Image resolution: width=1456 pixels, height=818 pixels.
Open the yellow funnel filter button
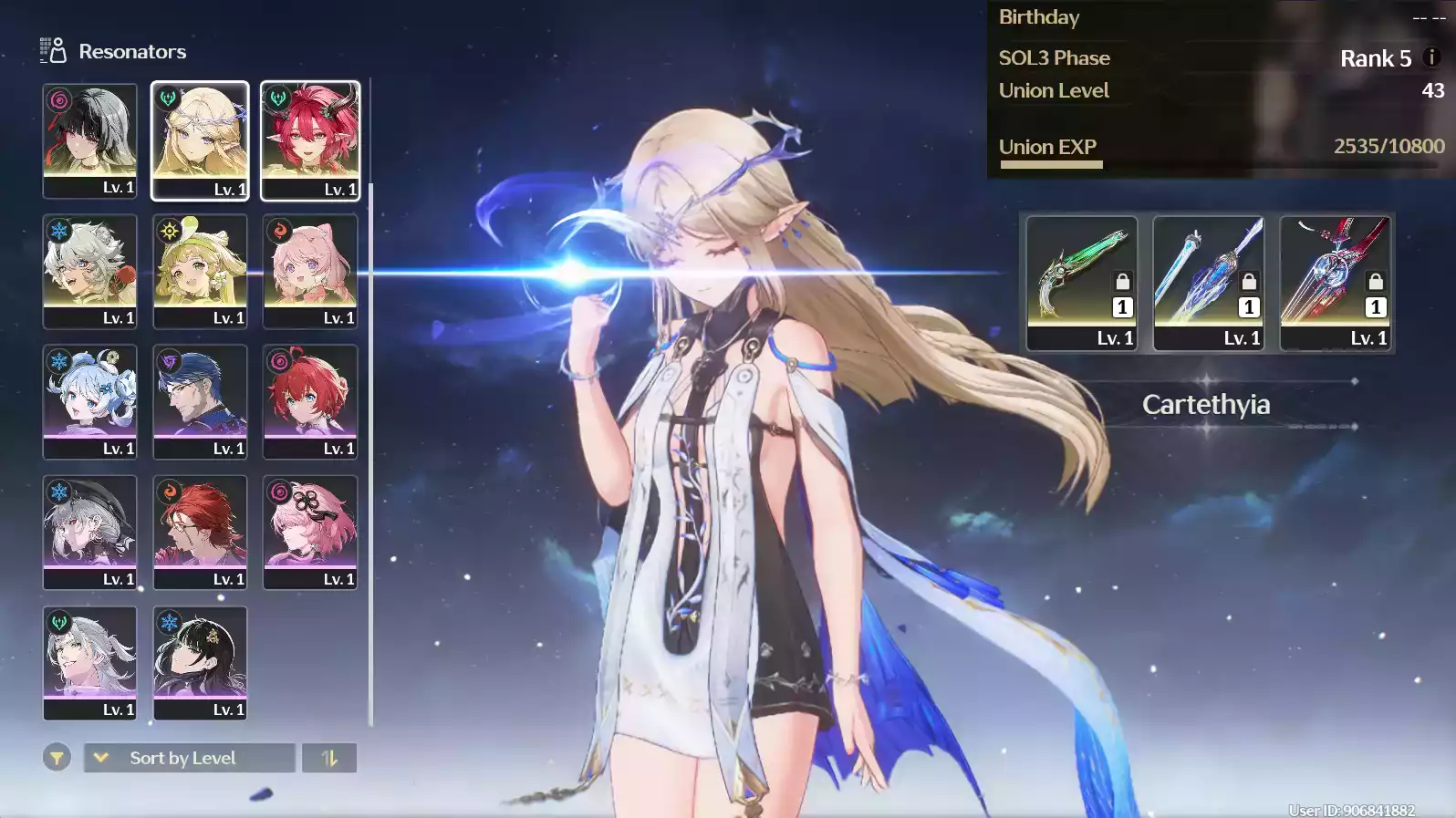[x=57, y=758]
